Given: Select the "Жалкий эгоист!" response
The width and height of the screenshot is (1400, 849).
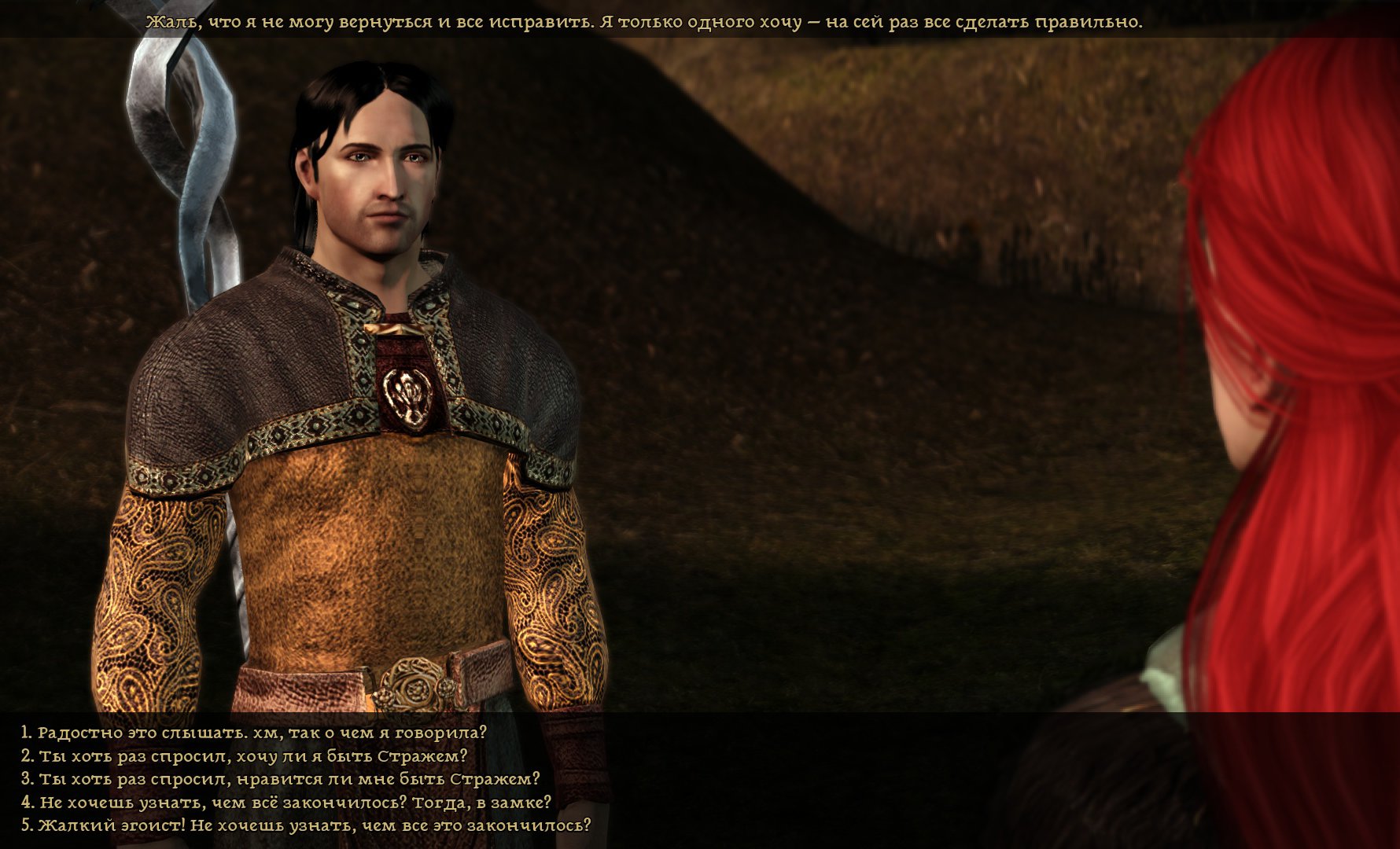Looking at the screenshot, I should point(306,825).
